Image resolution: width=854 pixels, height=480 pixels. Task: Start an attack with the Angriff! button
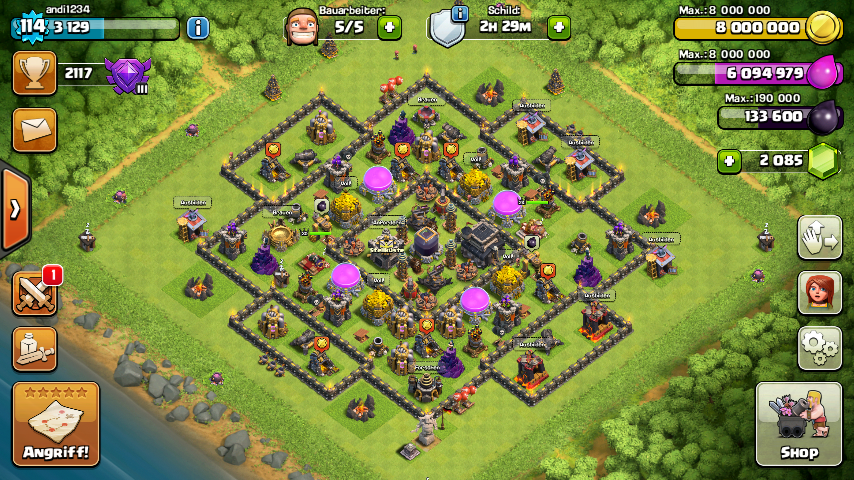coord(56,424)
